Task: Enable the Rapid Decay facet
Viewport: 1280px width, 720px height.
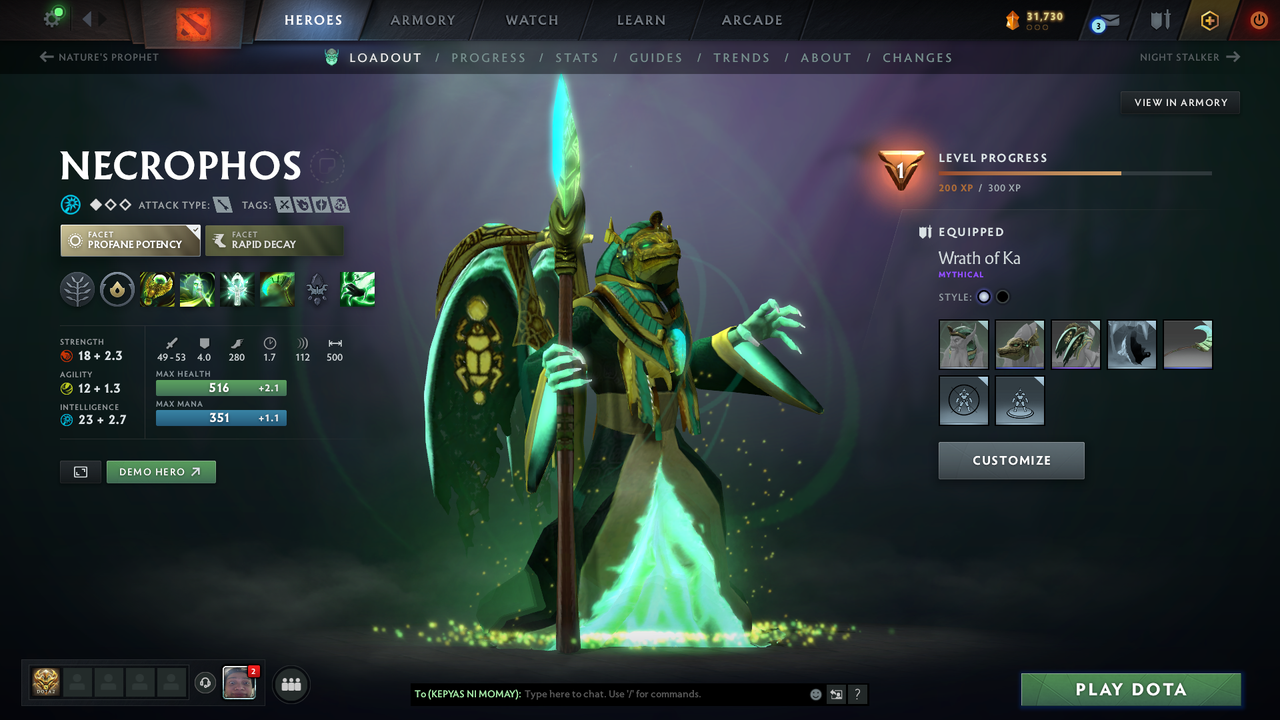Action: click(x=274, y=240)
